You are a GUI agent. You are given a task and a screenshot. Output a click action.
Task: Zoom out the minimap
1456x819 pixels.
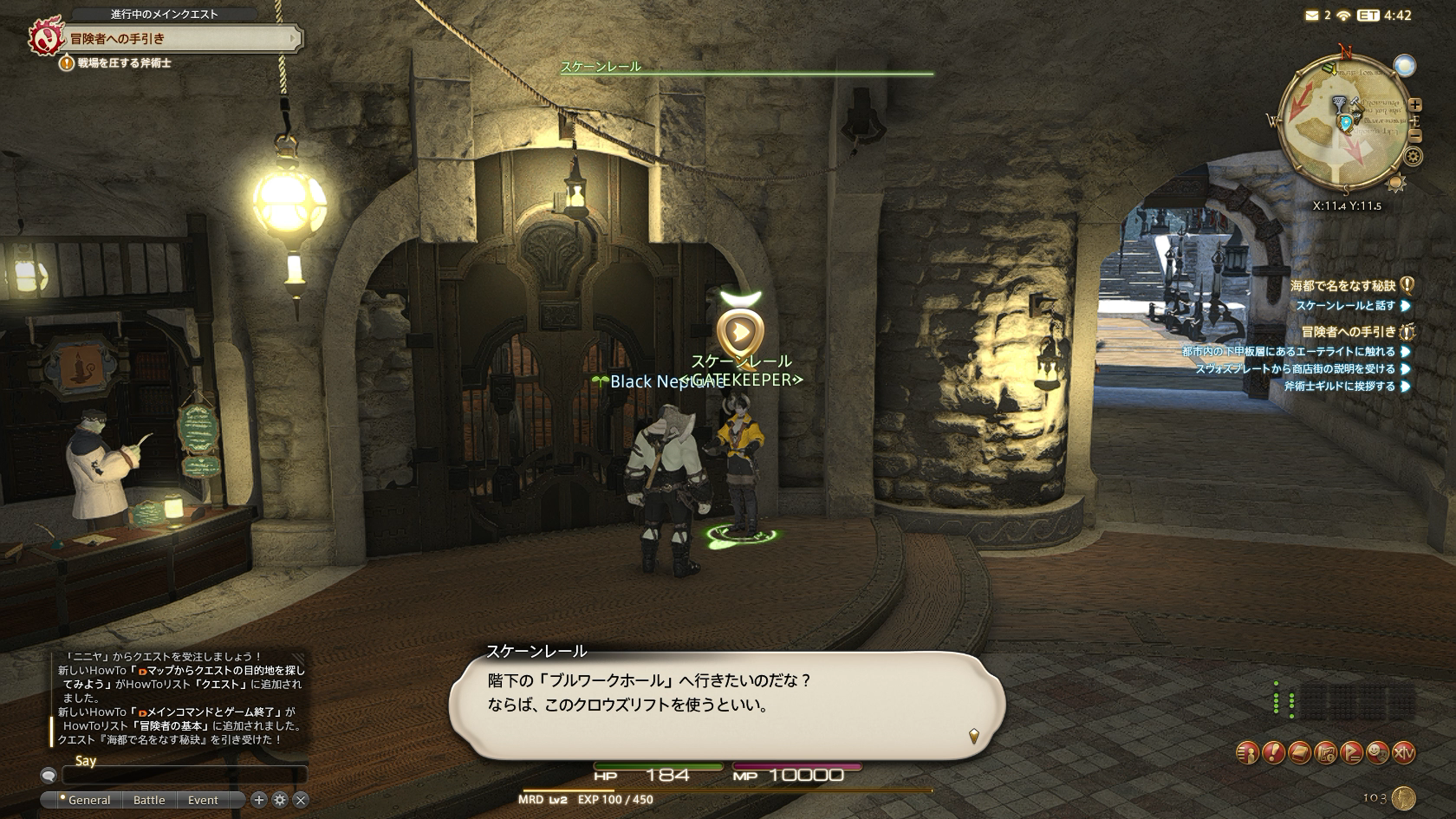1415,135
